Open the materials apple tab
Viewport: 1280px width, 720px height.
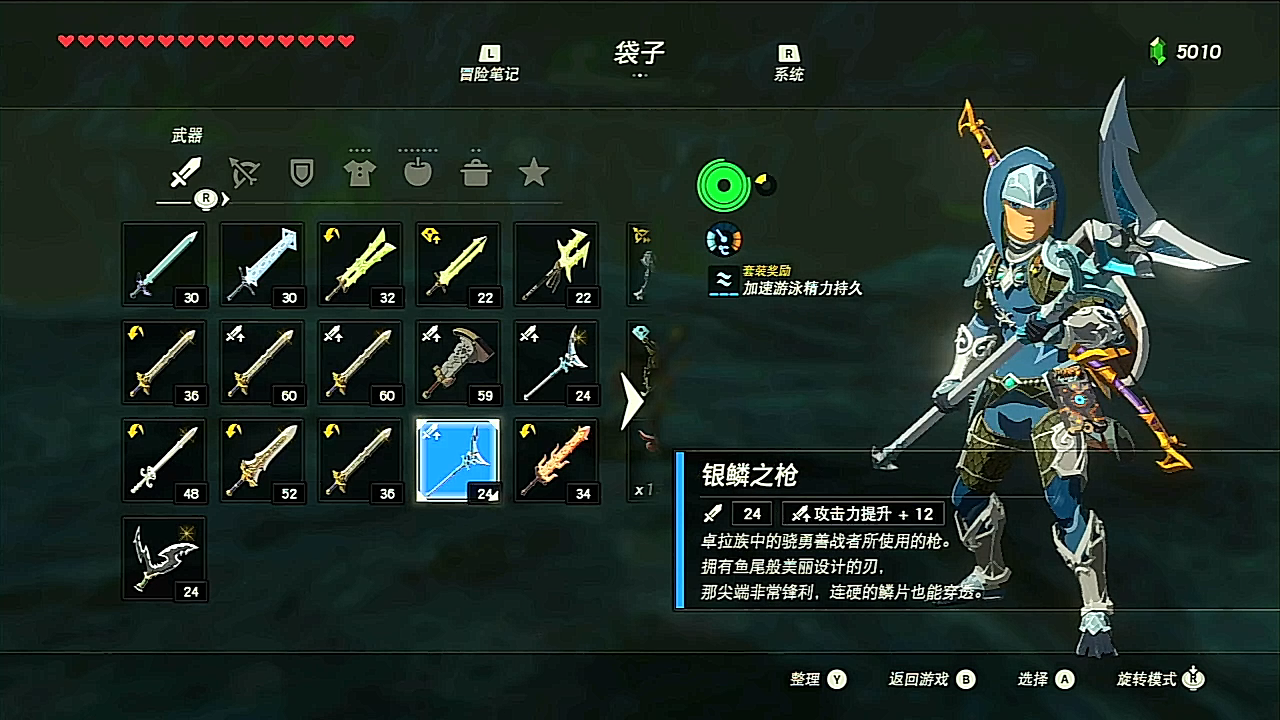click(x=418, y=173)
